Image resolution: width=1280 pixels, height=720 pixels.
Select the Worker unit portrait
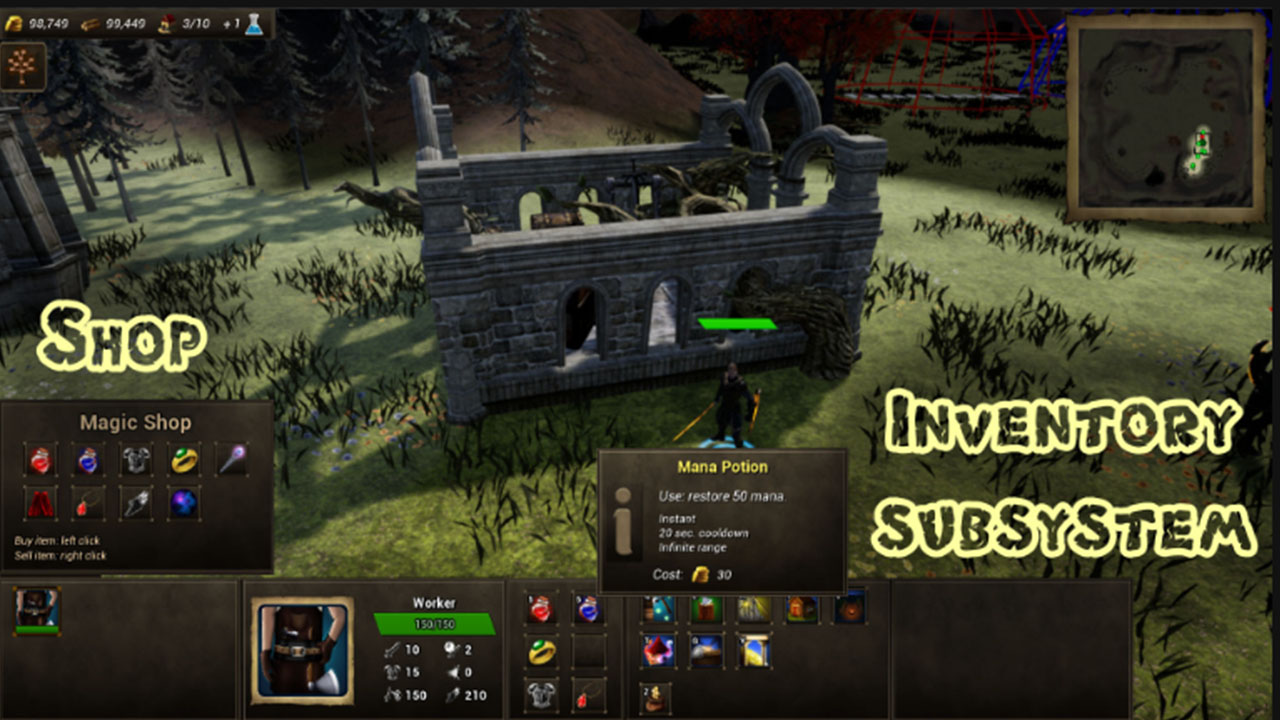pyautogui.click(x=302, y=650)
